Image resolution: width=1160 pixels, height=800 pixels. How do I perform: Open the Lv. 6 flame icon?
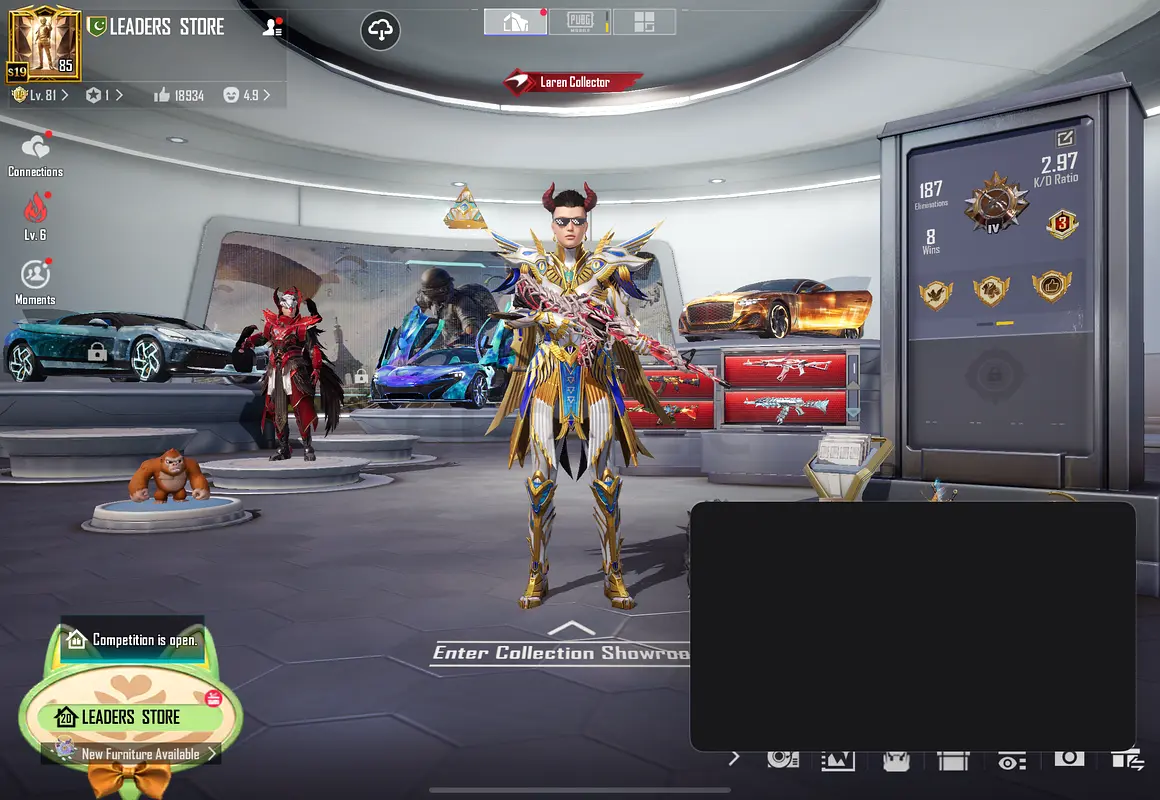pyautogui.click(x=35, y=215)
